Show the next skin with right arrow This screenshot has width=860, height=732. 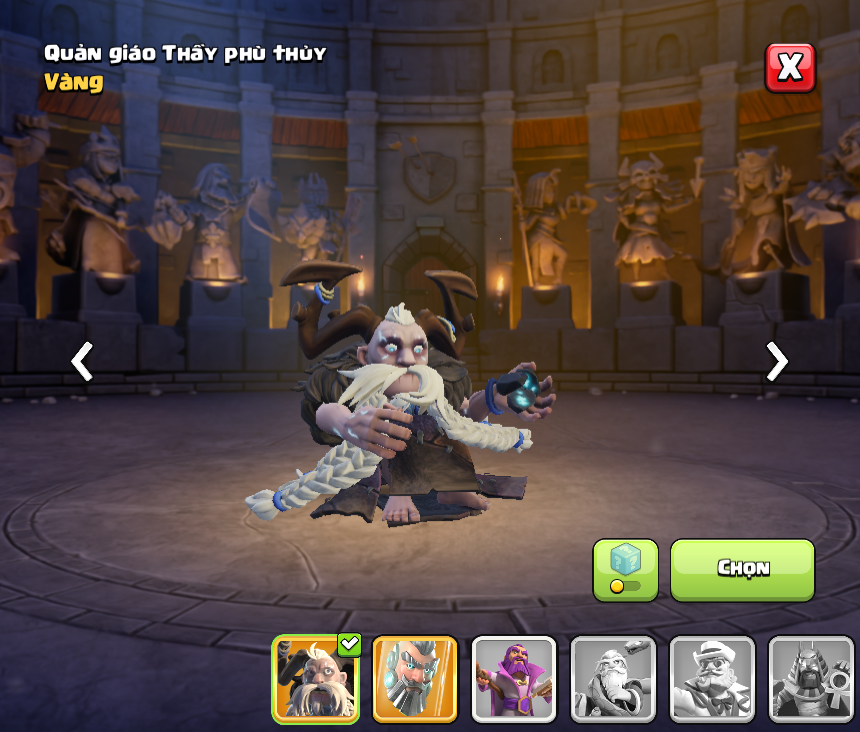coord(776,361)
